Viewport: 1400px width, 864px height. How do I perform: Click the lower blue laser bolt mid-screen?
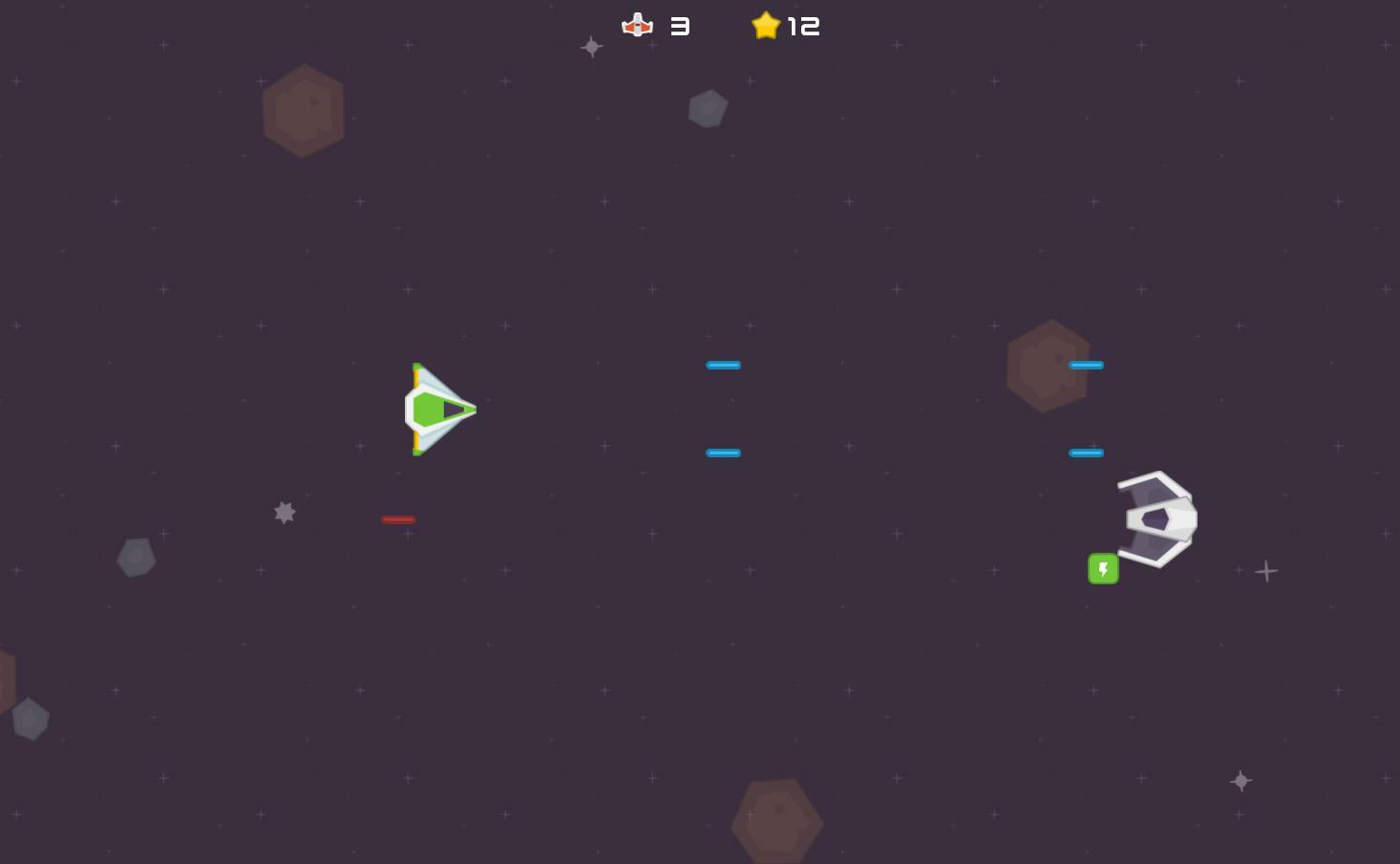coord(723,453)
